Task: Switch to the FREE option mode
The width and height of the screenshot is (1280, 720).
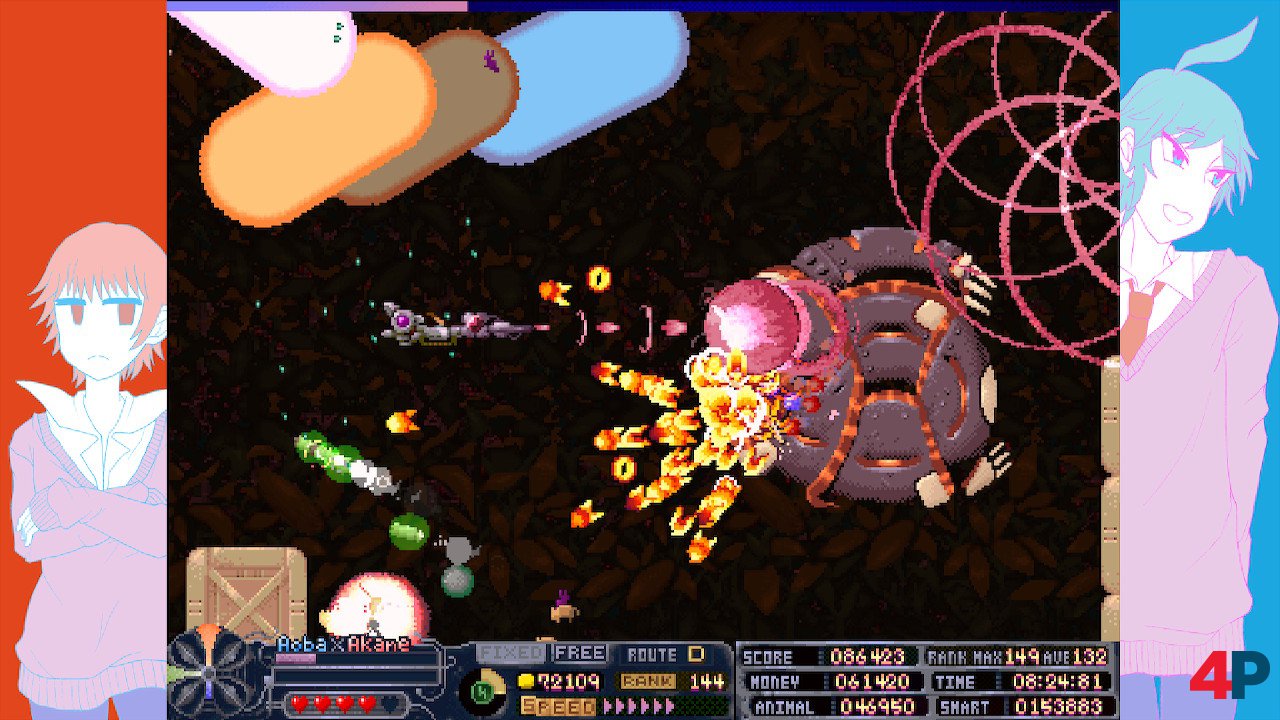Action: click(580, 653)
